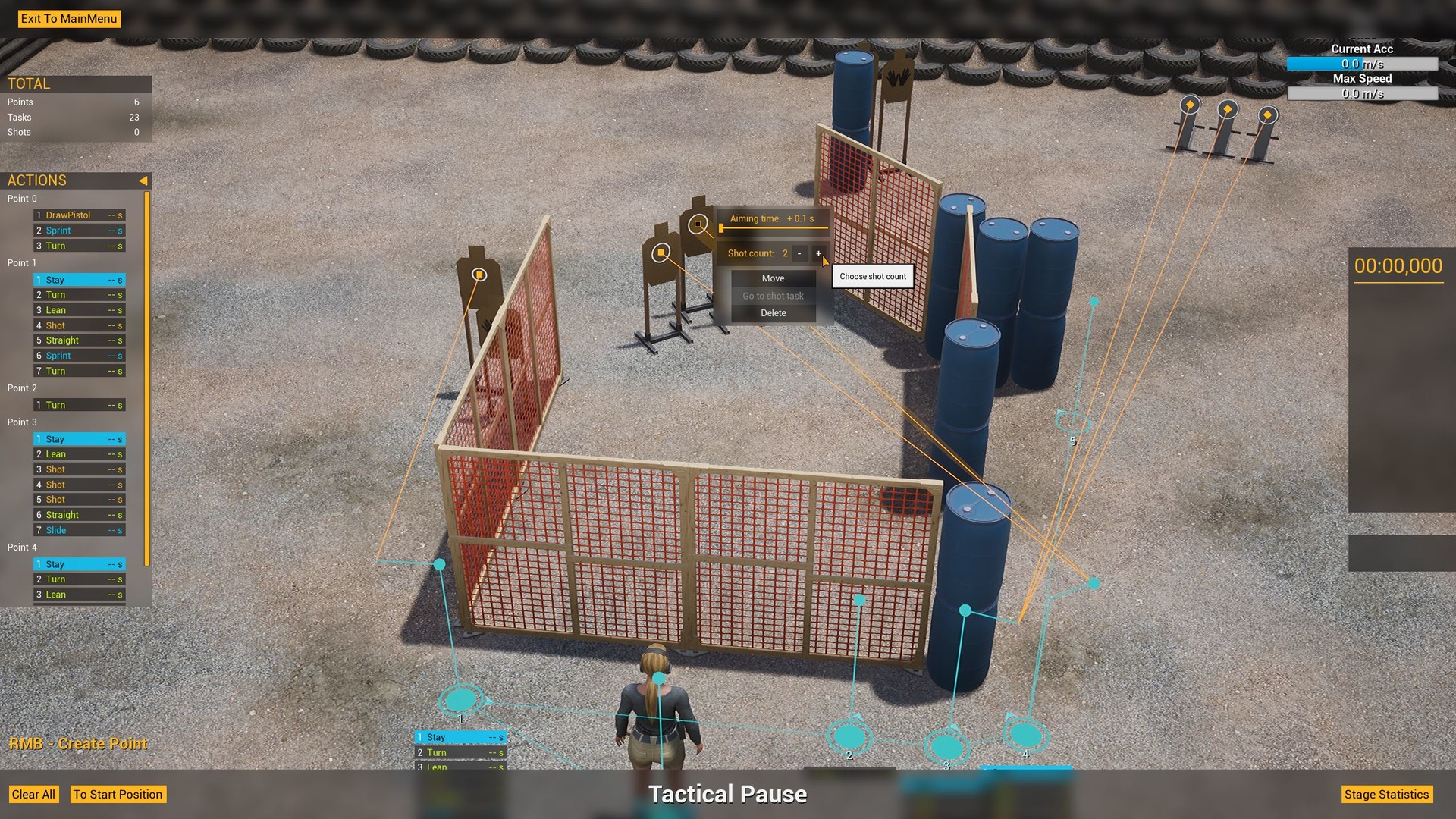Select Delete in the context menu
Screen dimensions: 1456x819
772,312
